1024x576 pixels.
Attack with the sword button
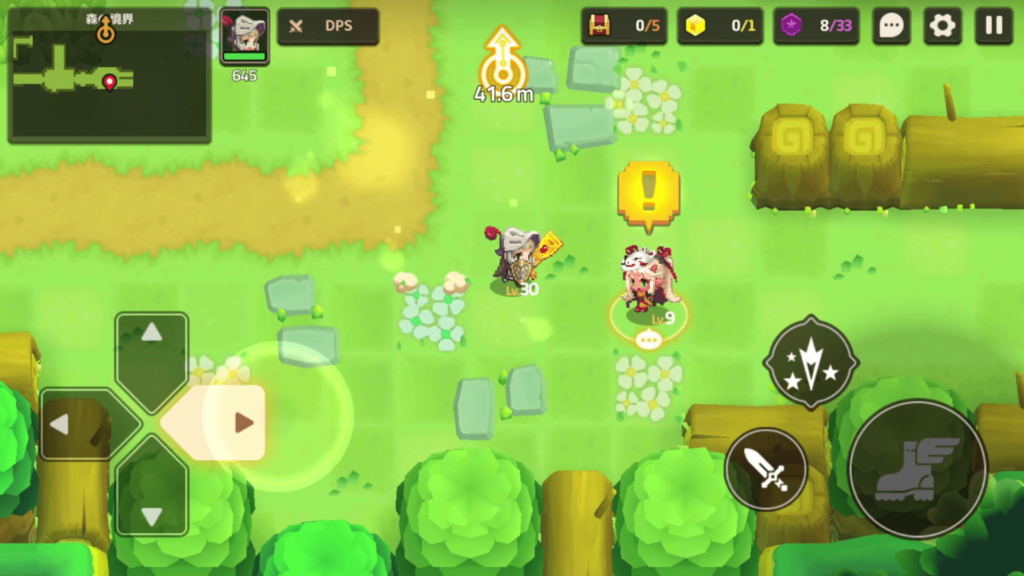(766, 469)
